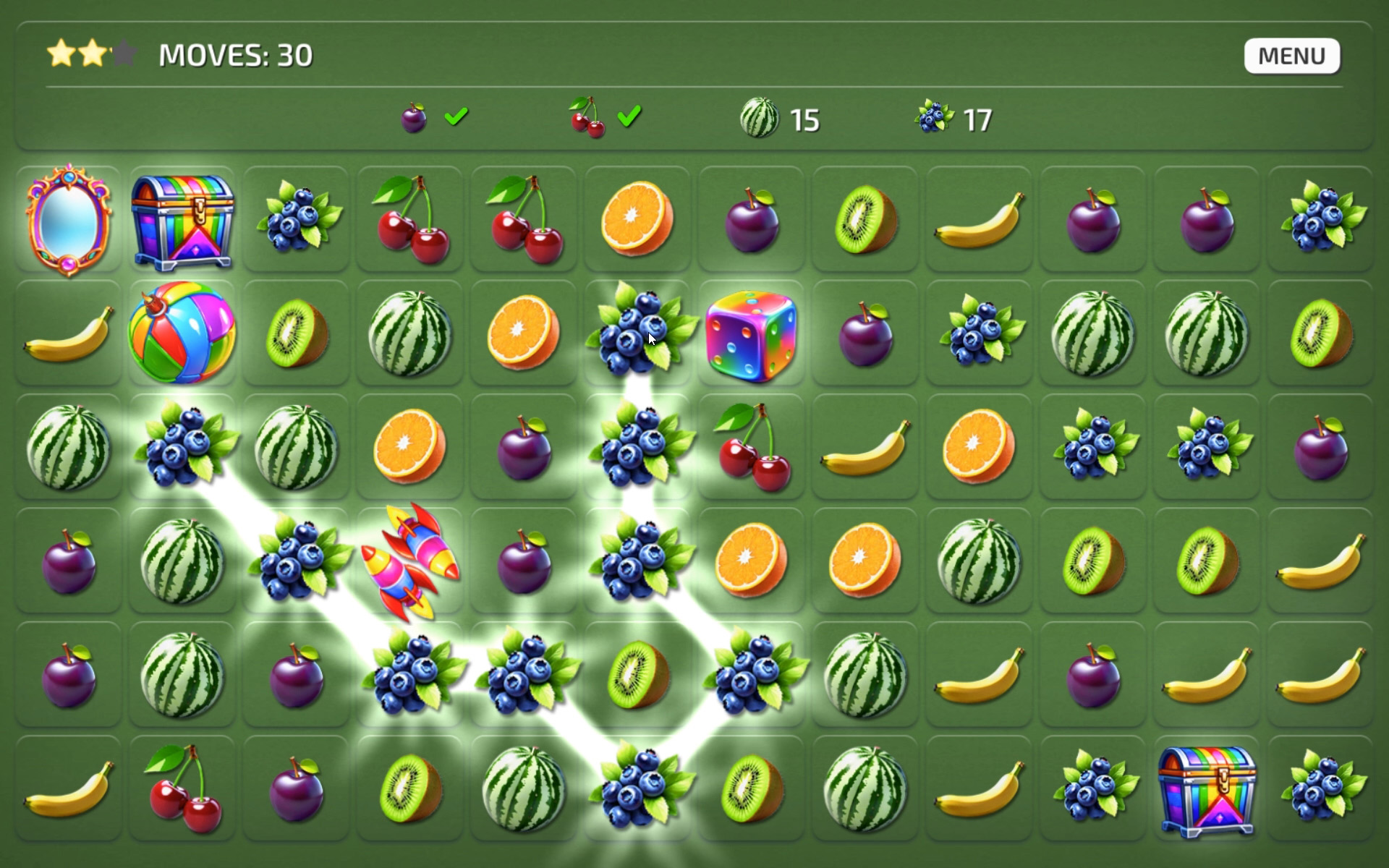Image resolution: width=1389 pixels, height=868 pixels.
Task: Open the treasure chest between two blueberry tiles
Action: coord(1207,789)
